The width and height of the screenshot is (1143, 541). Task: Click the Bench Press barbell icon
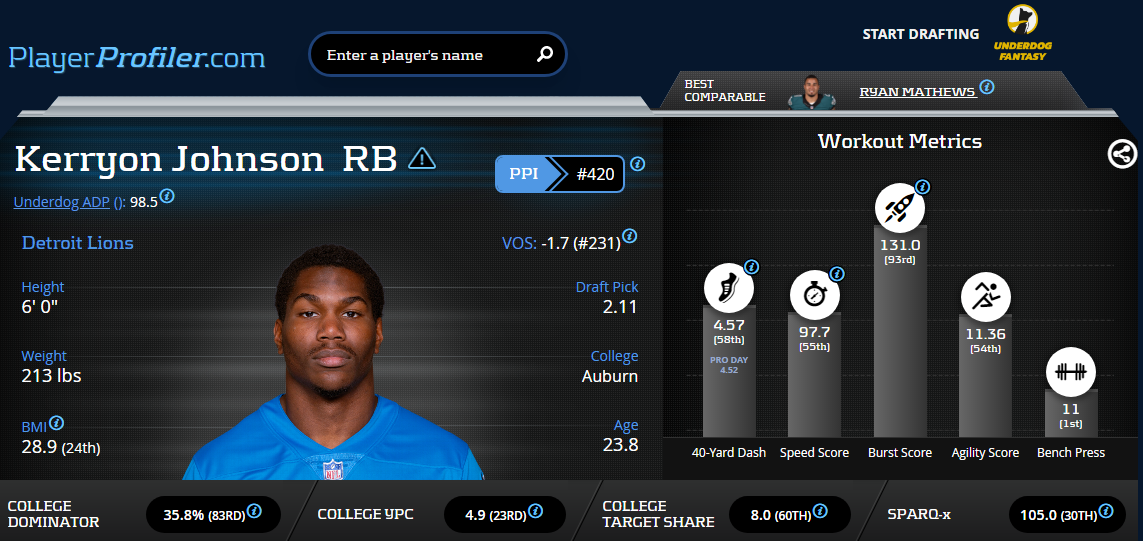coord(1071,372)
